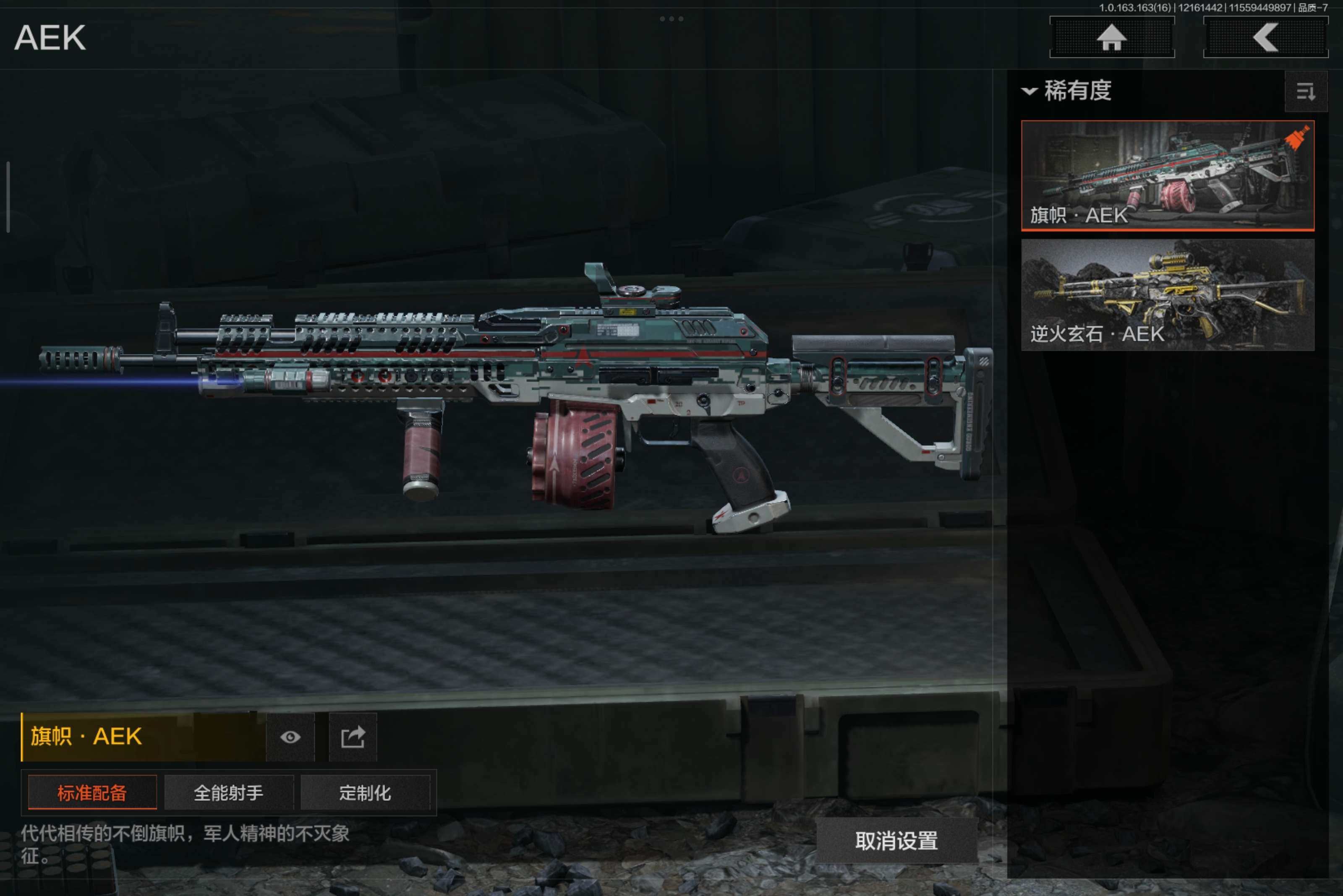The image size is (1343, 896).
Task: Share the weapon skin
Action: click(x=353, y=737)
